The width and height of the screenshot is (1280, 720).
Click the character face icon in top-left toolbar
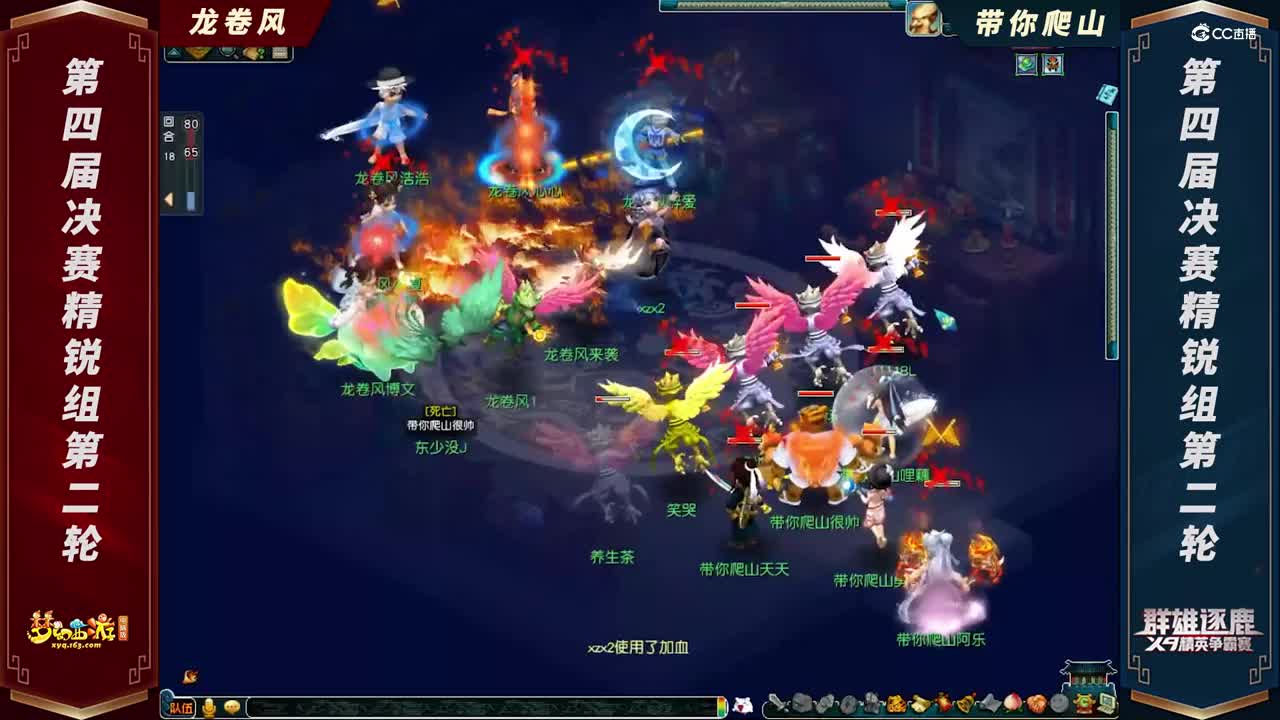[197, 52]
